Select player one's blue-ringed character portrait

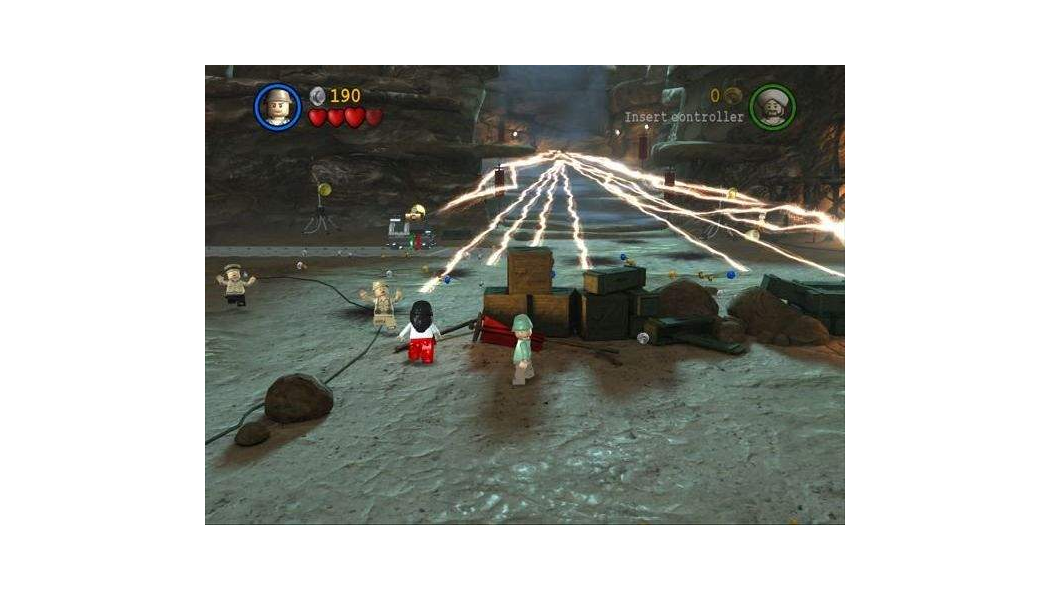(277, 106)
